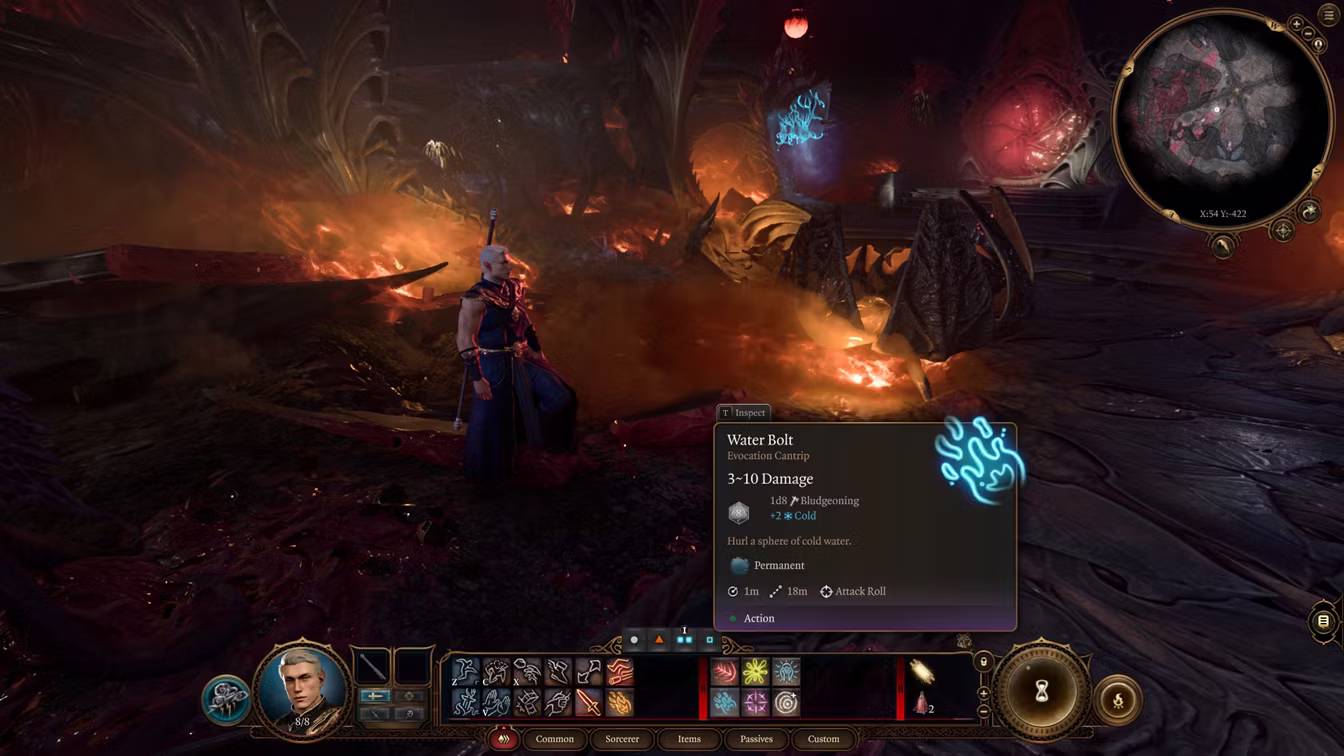Open the campfire rest button

click(1118, 700)
